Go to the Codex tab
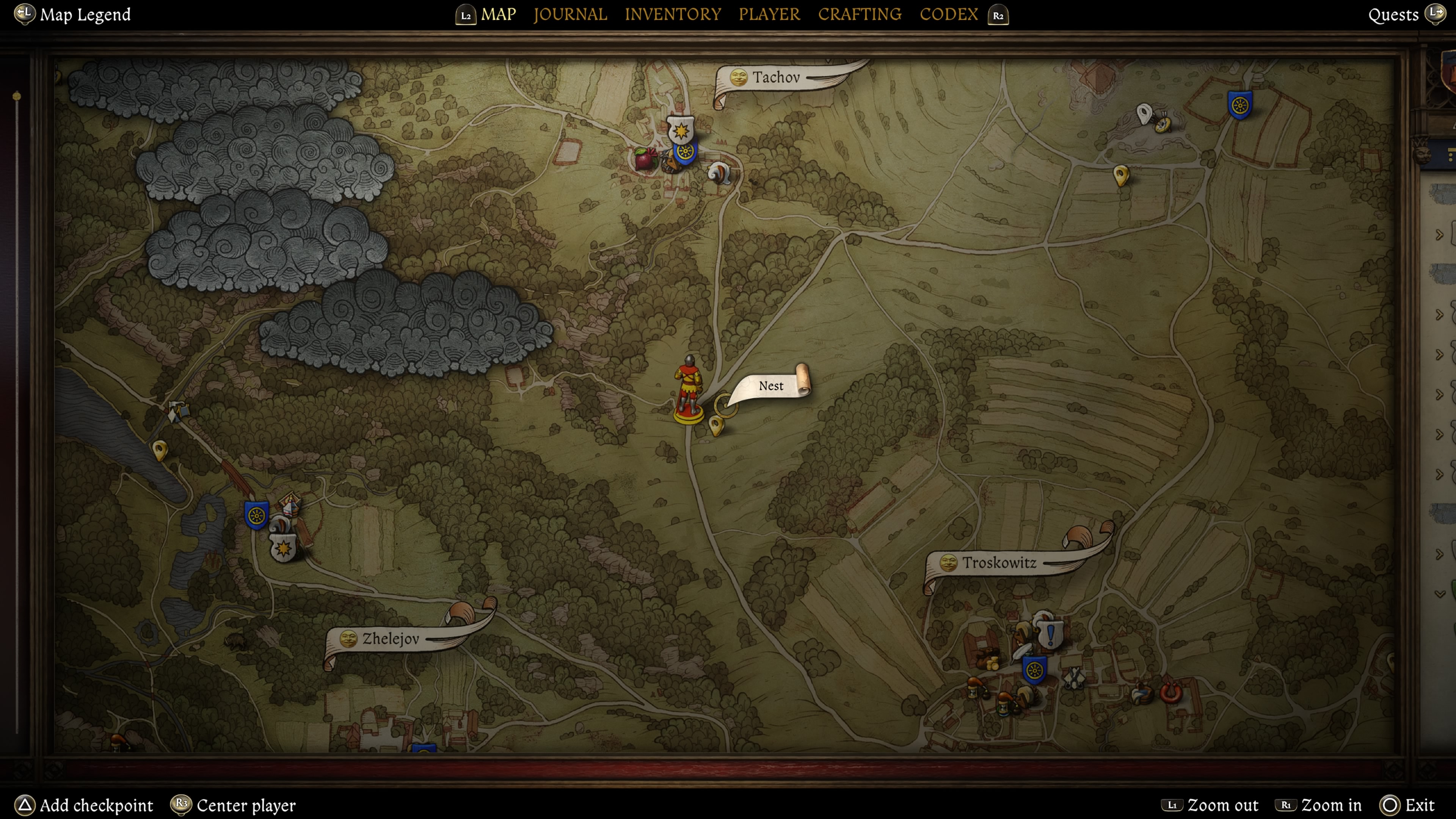 (x=948, y=14)
